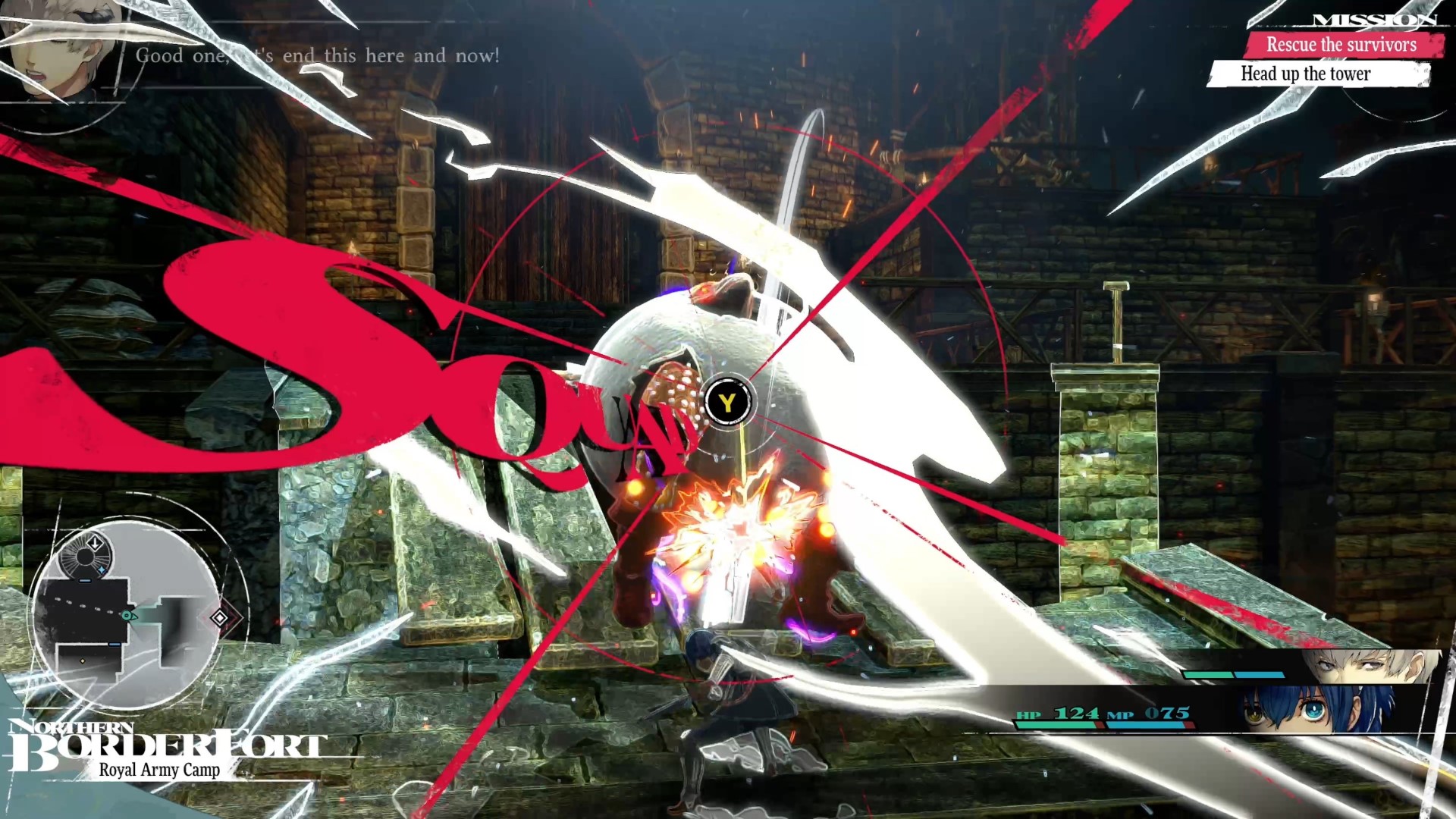This screenshot has width=1456, height=819.
Task: Toggle the 'Rescue the survivors' mission objective
Action: click(1342, 45)
